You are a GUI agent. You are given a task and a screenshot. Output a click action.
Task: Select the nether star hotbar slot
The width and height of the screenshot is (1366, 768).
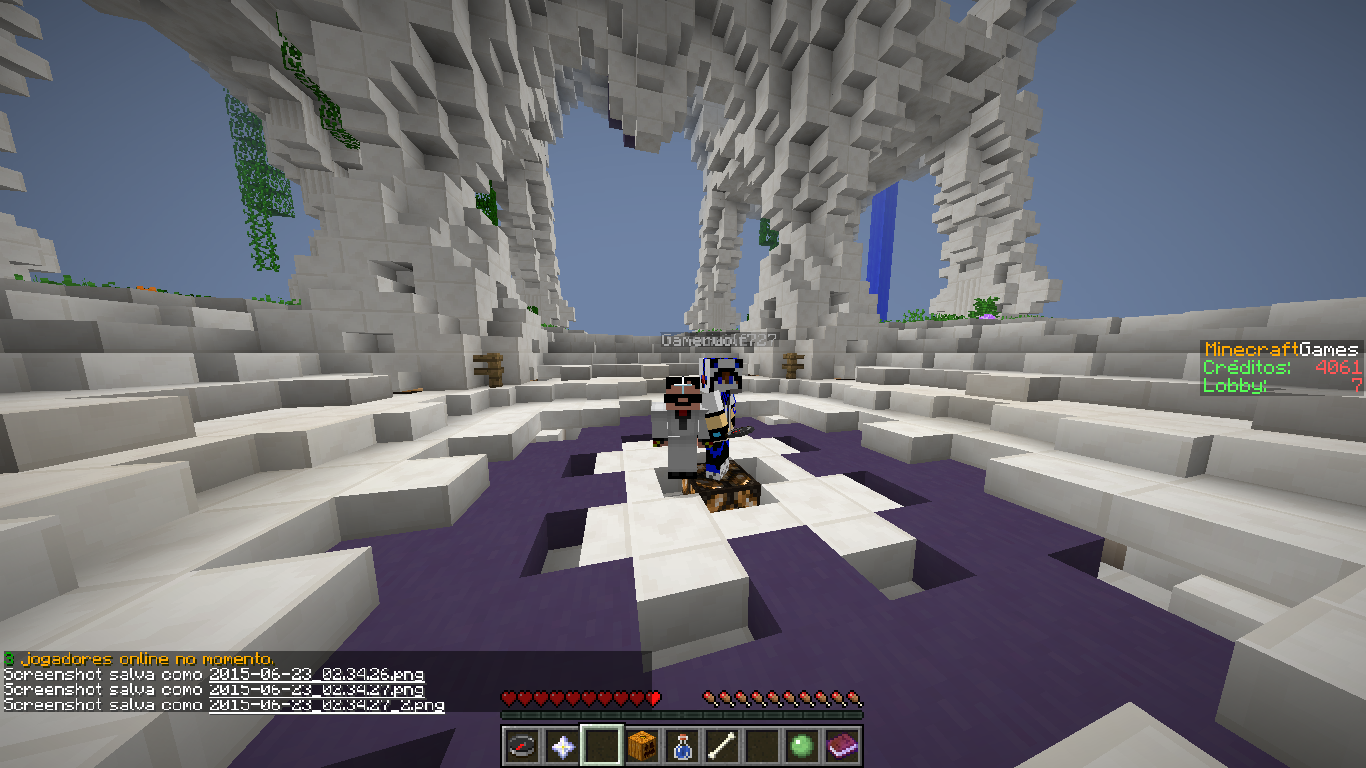(562, 745)
